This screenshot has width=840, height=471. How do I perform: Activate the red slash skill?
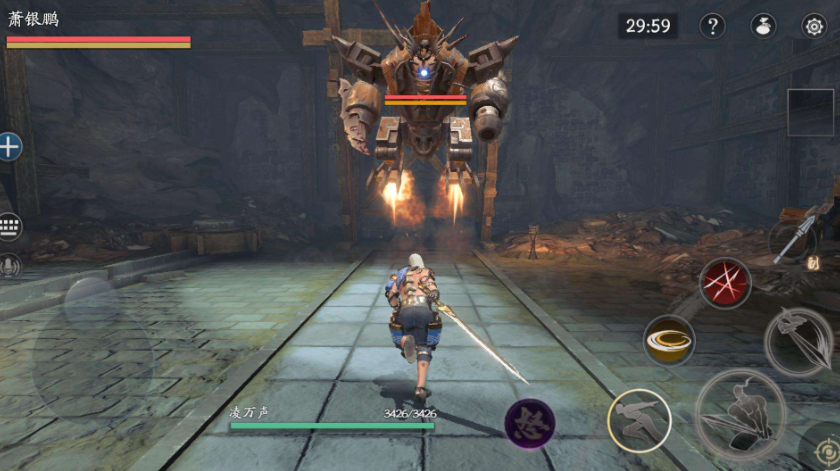pyautogui.click(x=725, y=283)
